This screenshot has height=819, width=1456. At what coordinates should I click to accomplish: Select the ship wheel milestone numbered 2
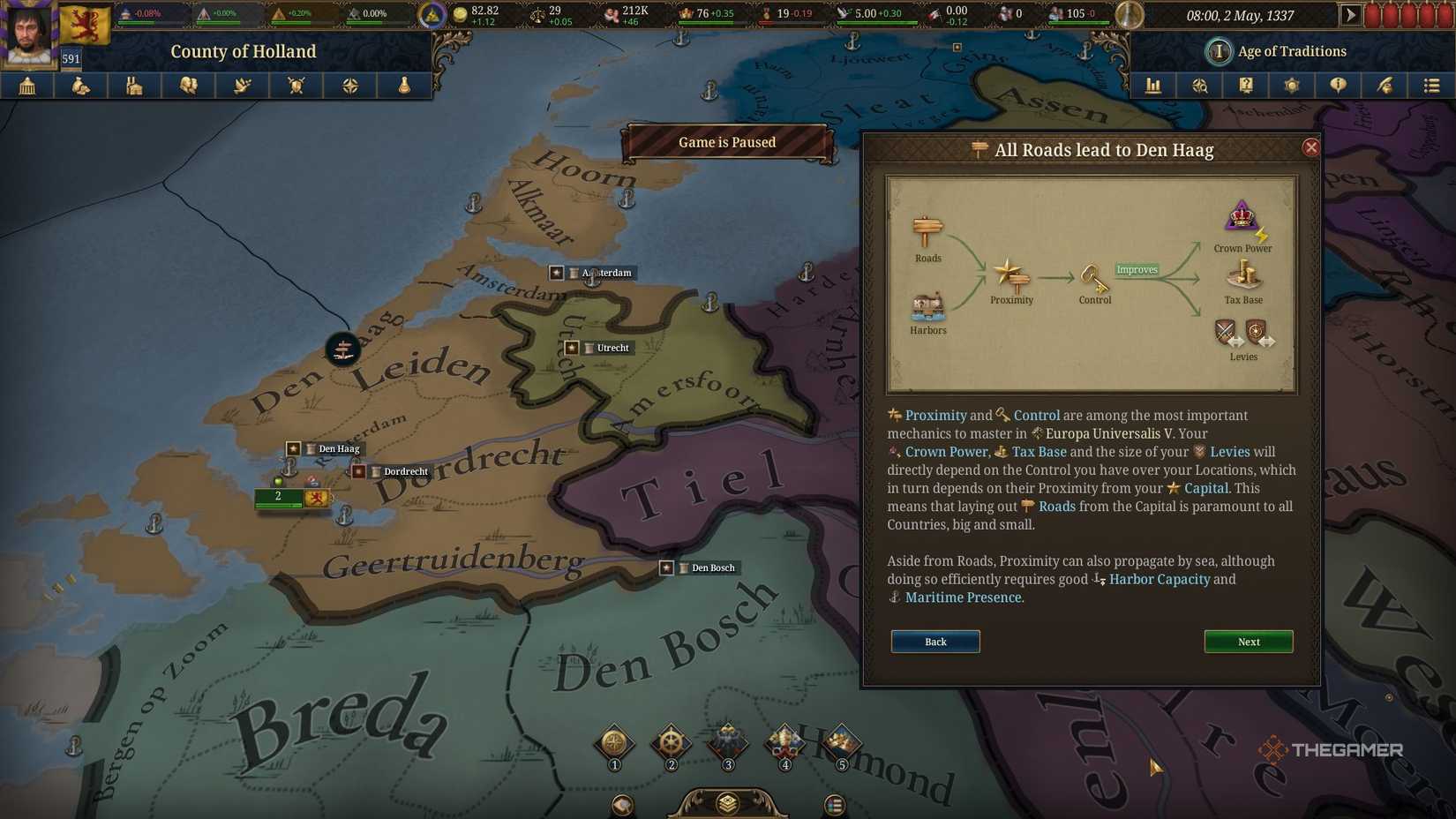671,744
